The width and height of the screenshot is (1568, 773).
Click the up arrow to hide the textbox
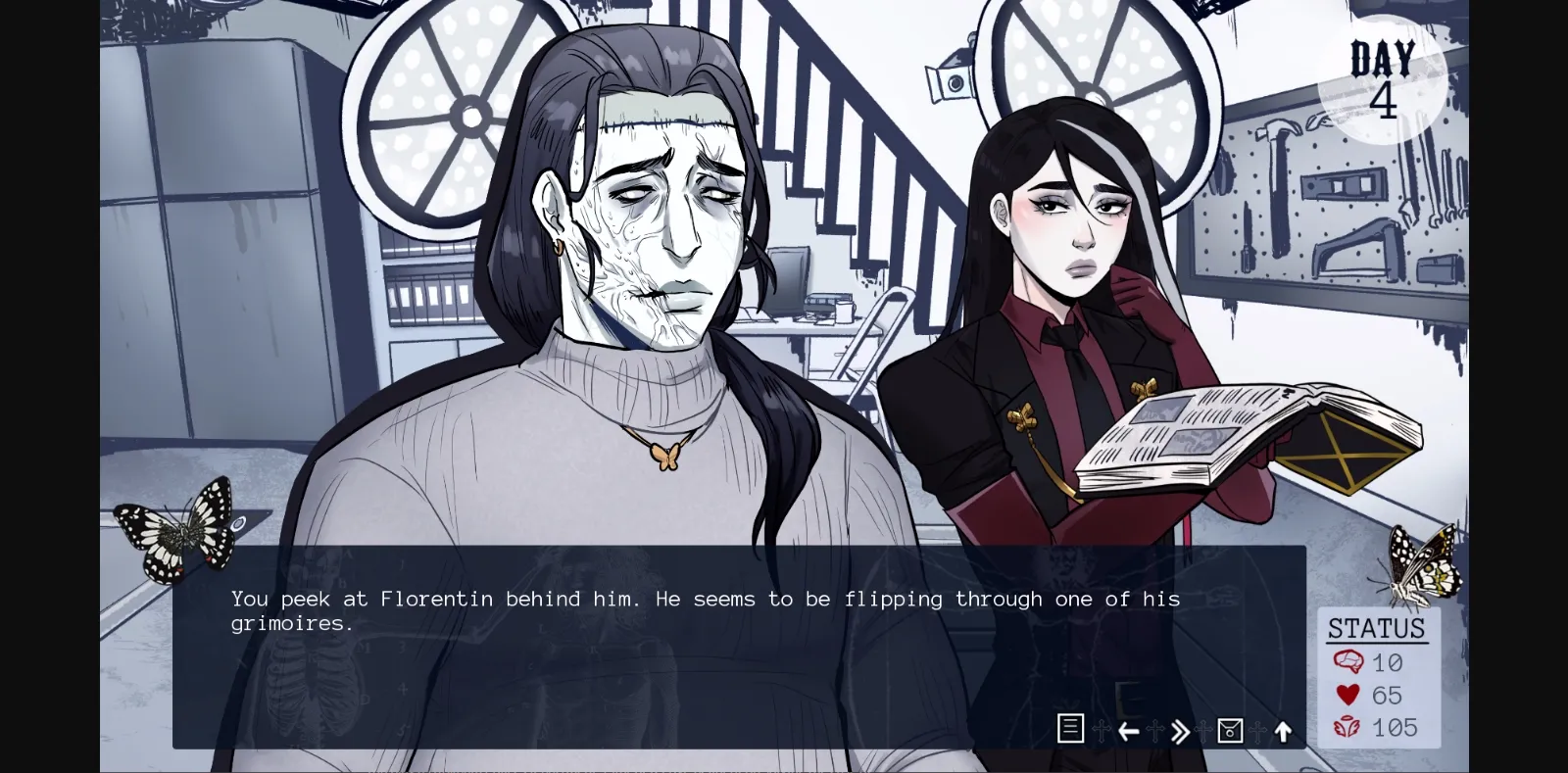1282,729
